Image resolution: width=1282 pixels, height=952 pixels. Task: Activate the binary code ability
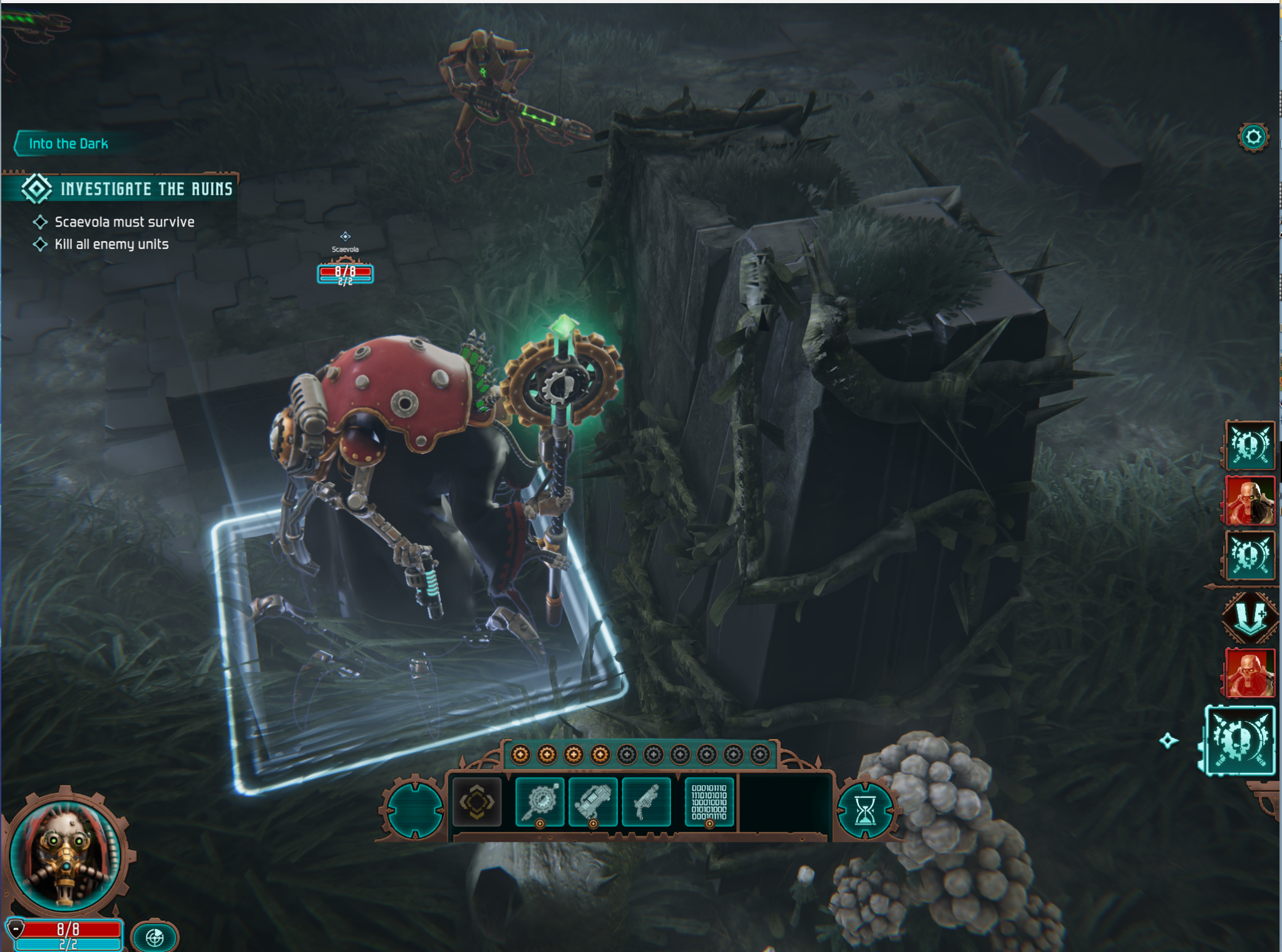click(x=709, y=802)
